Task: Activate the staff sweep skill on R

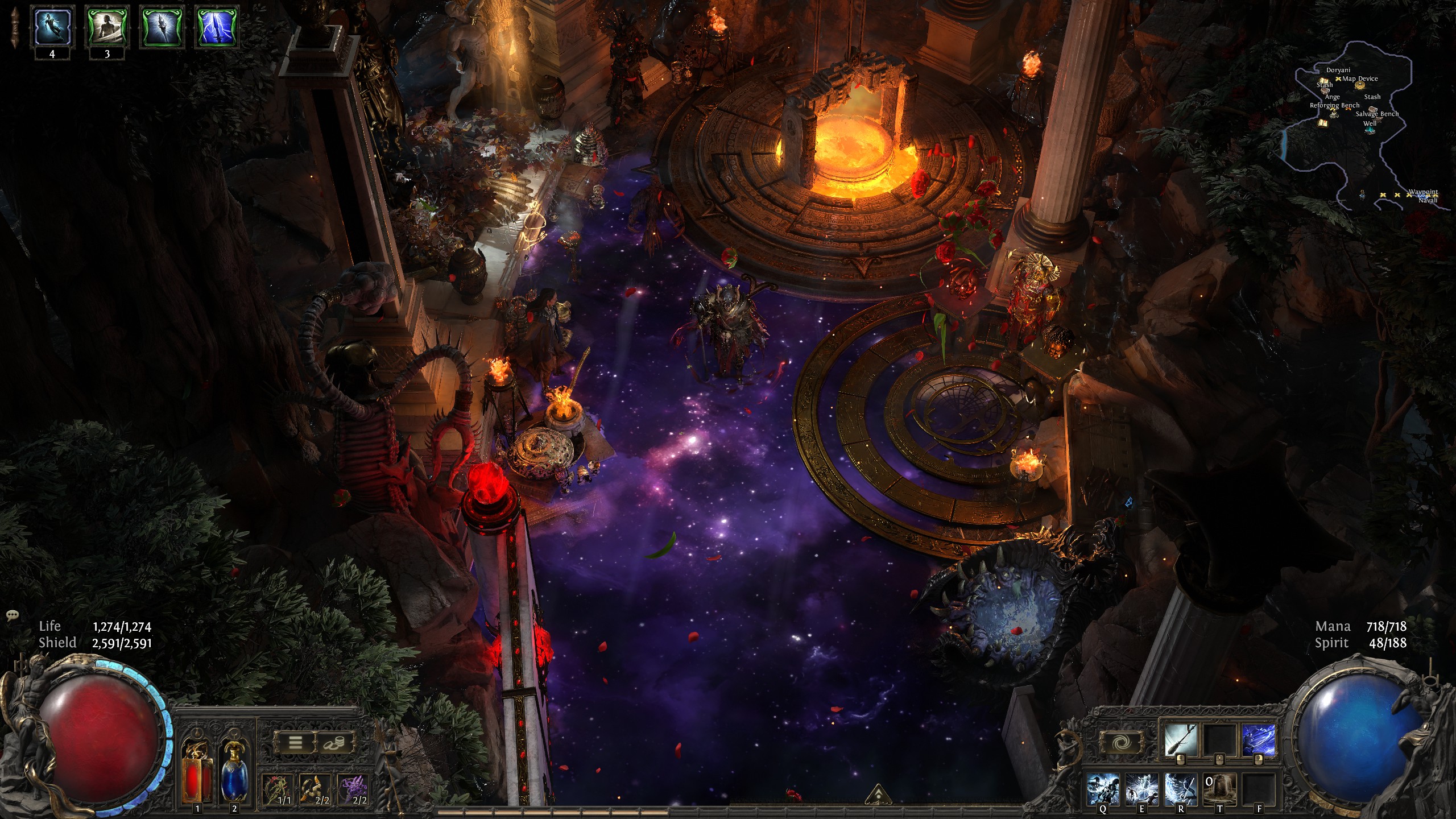Action: 1181,789
